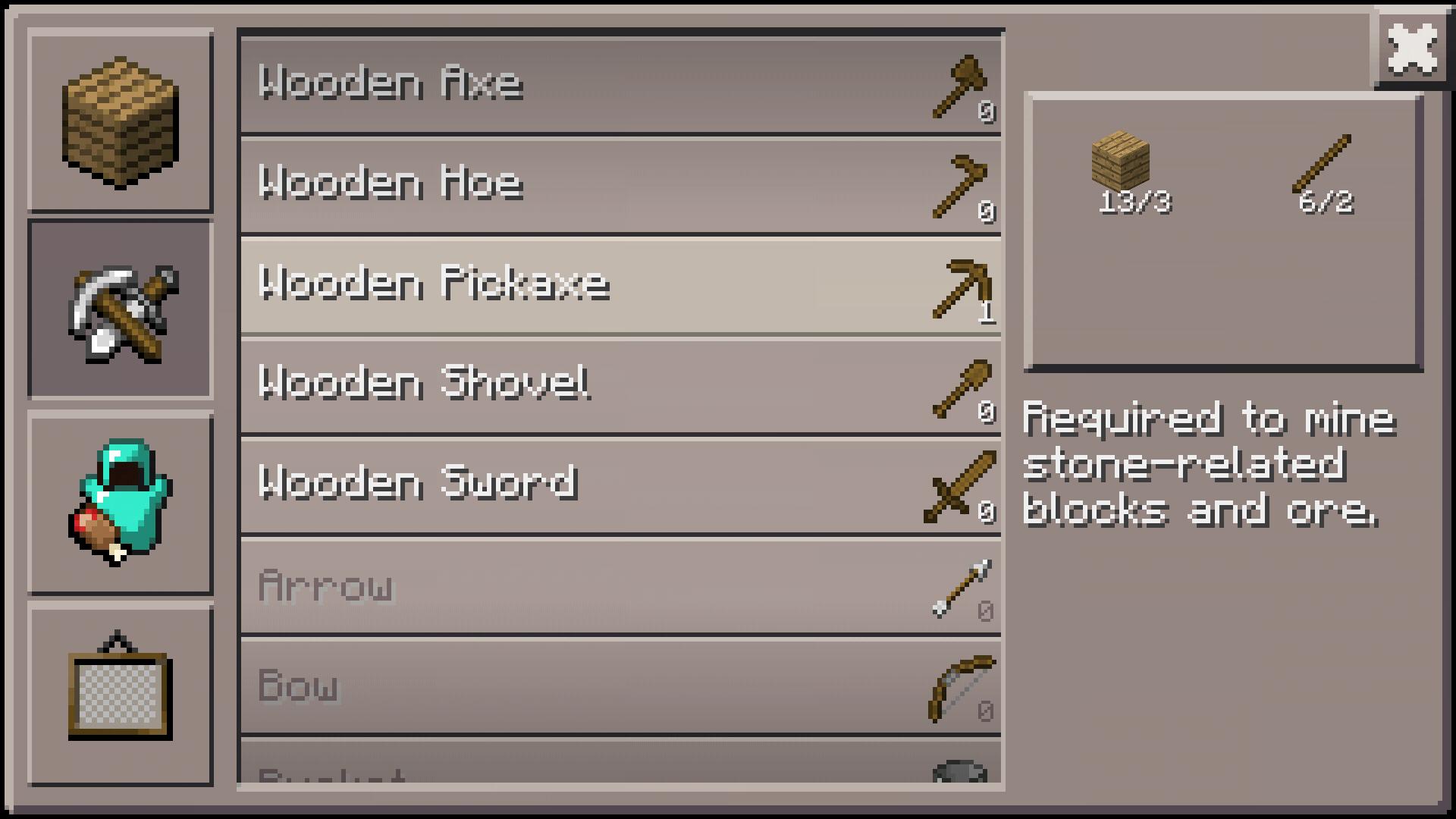Image resolution: width=1456 pixels, height=819 pixels.
Task: Click the Bow weapon icon
Action: coord(957,686)
